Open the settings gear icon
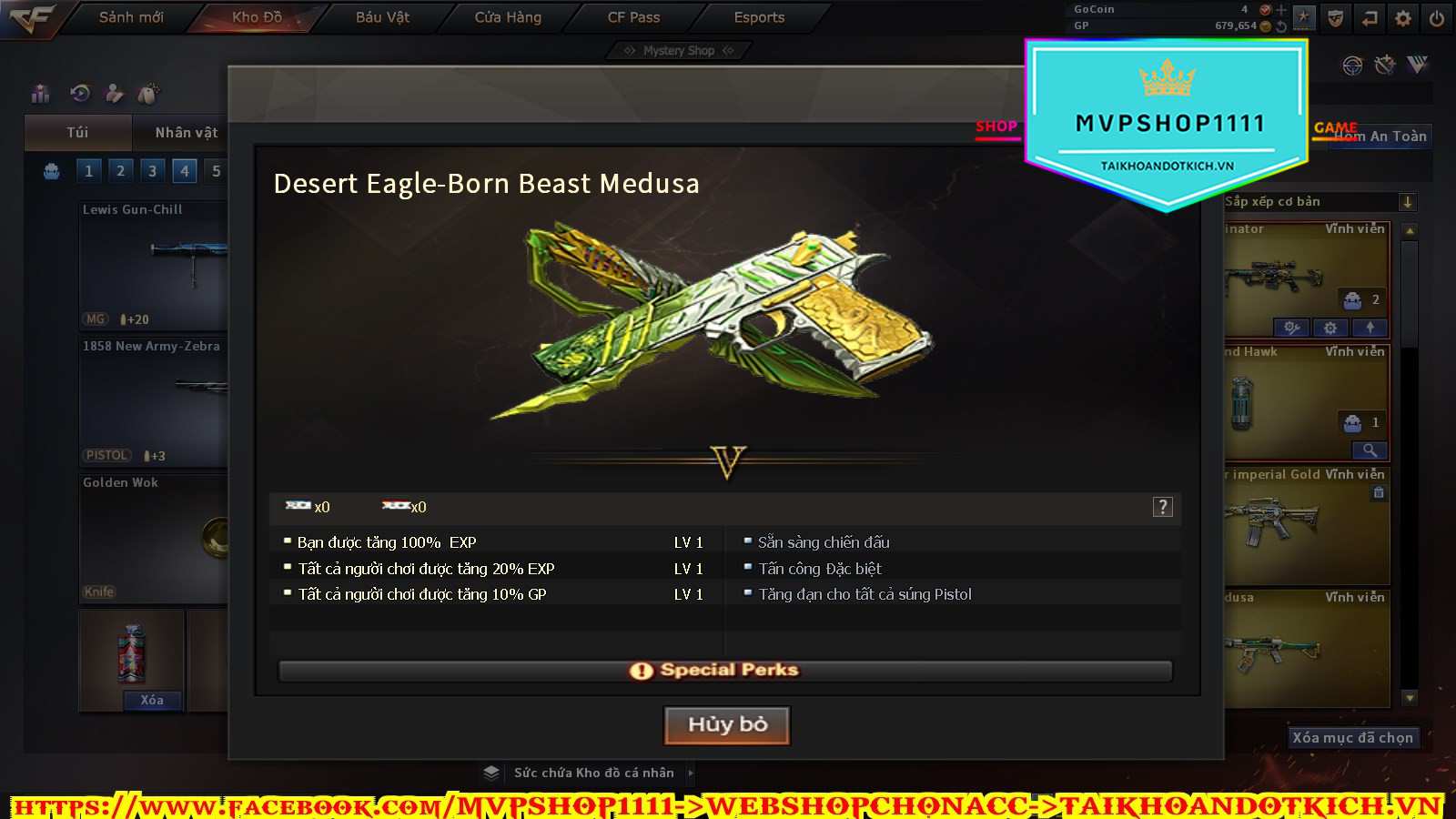 coord(1403,18)
